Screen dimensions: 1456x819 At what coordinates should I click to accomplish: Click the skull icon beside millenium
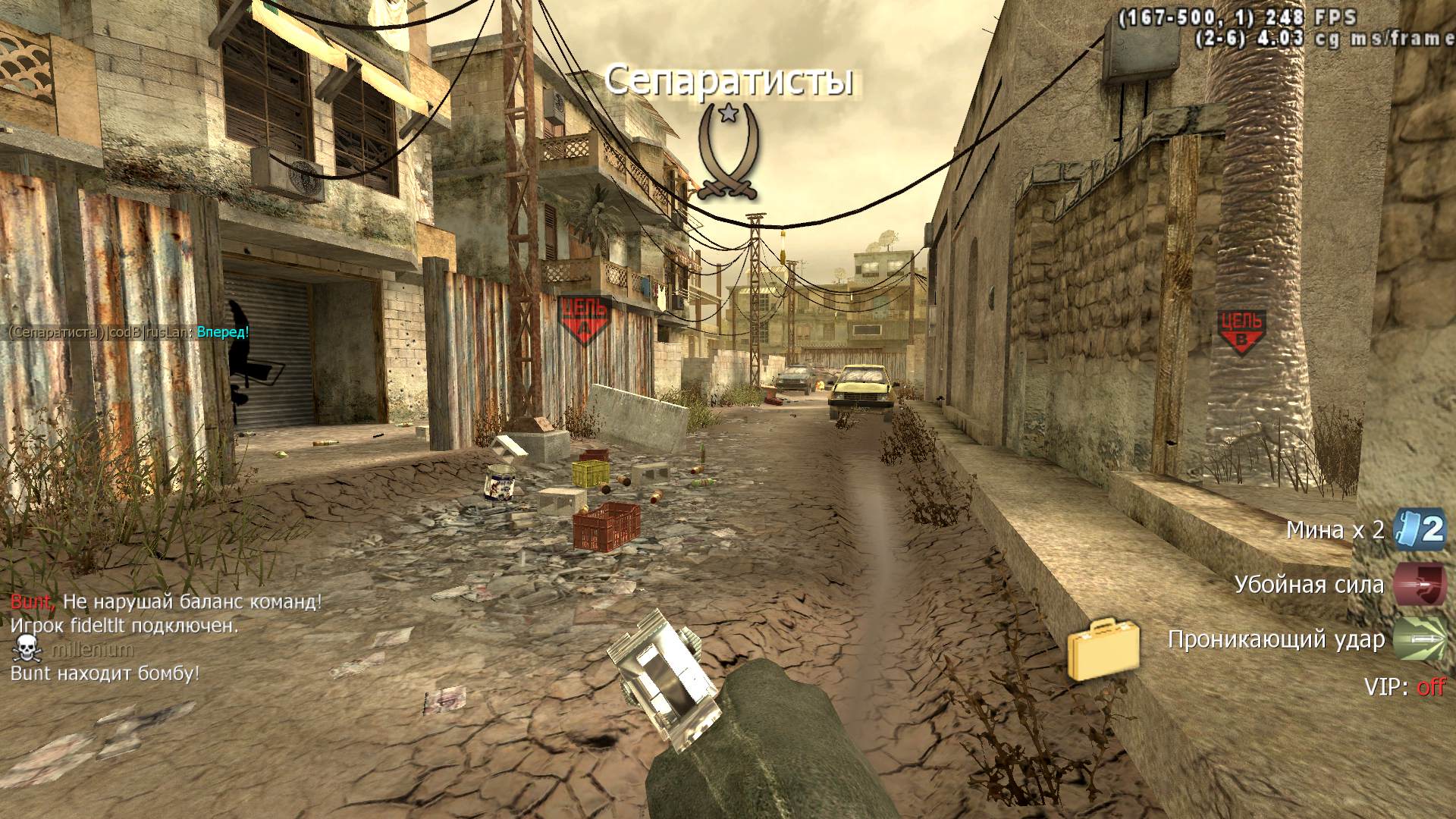pos(27,649)
